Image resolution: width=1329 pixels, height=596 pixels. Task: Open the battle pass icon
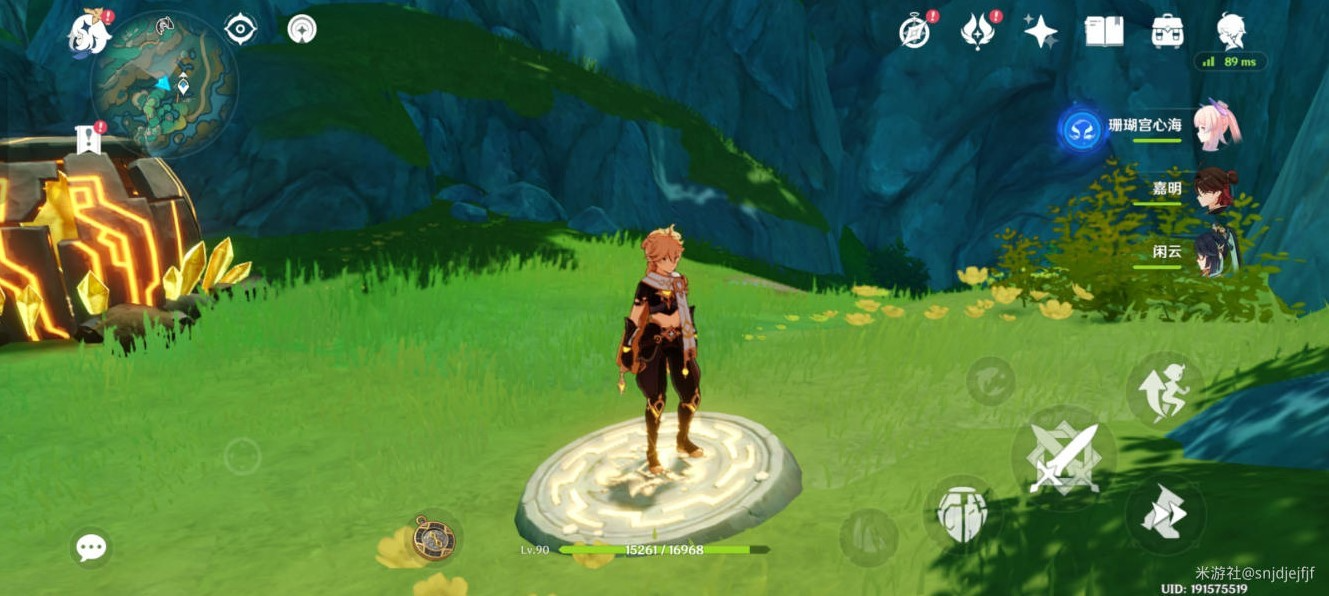click(977, 32)
